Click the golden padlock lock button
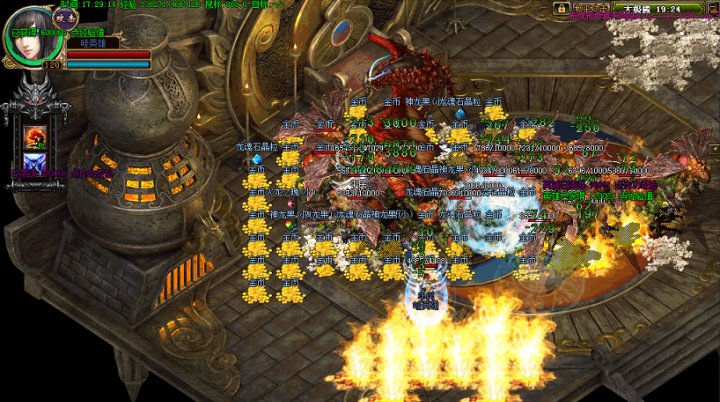This screenshot has width=720, height=402. (x=562, y=8)
